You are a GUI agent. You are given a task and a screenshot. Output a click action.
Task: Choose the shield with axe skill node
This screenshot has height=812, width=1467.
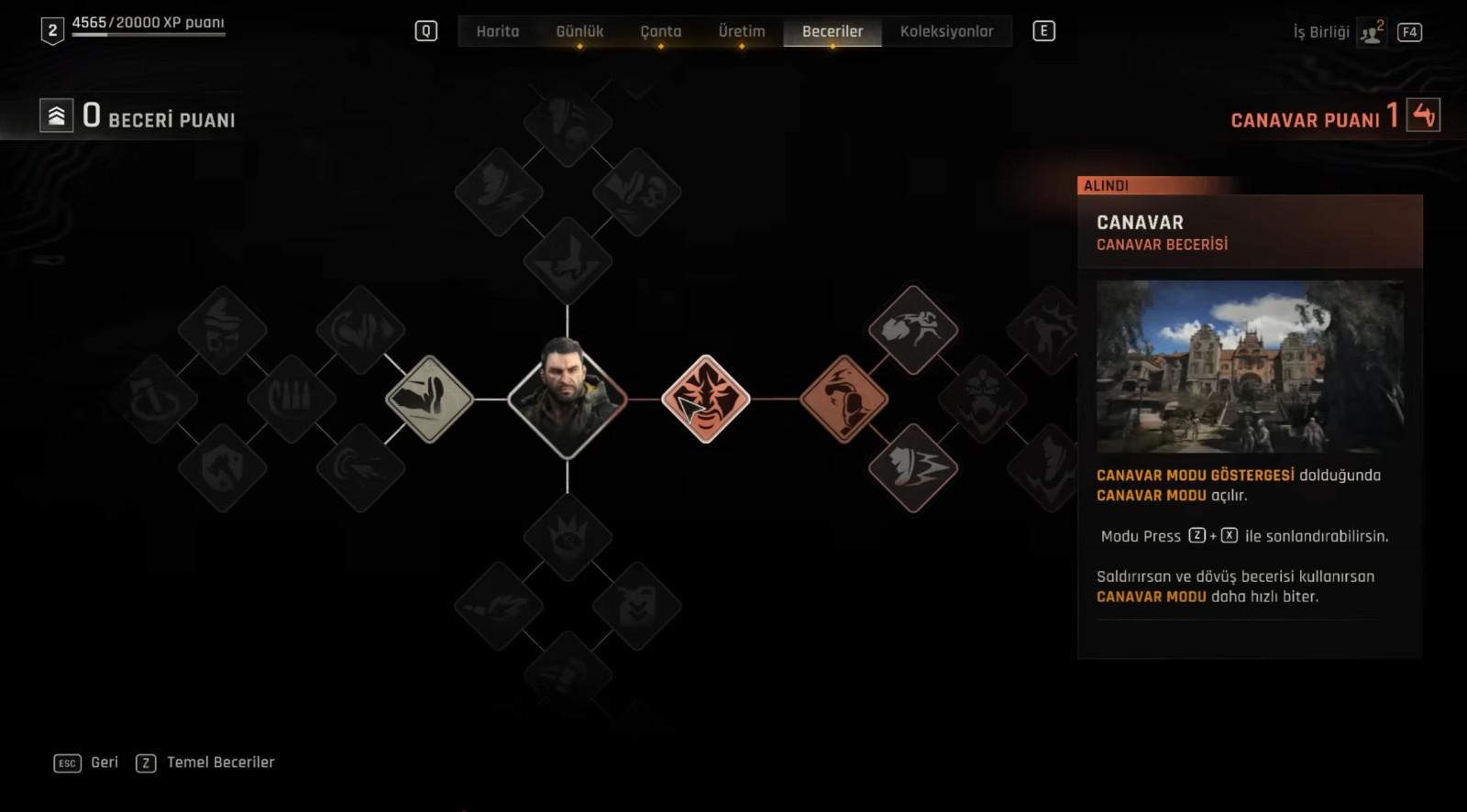(x=223, y=467)
